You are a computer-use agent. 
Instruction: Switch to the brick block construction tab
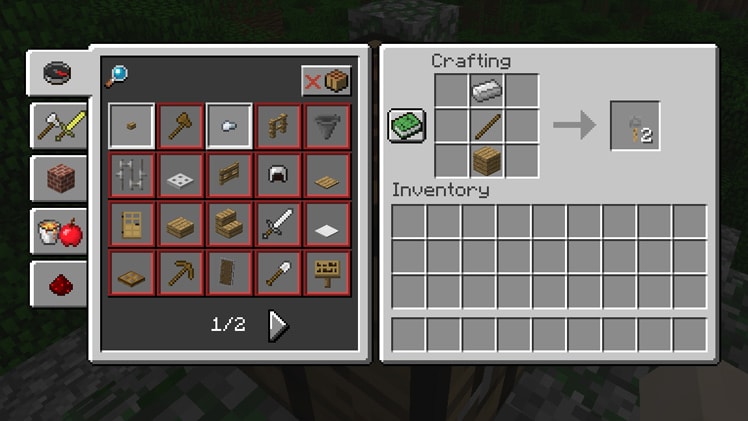click(60, 178)
